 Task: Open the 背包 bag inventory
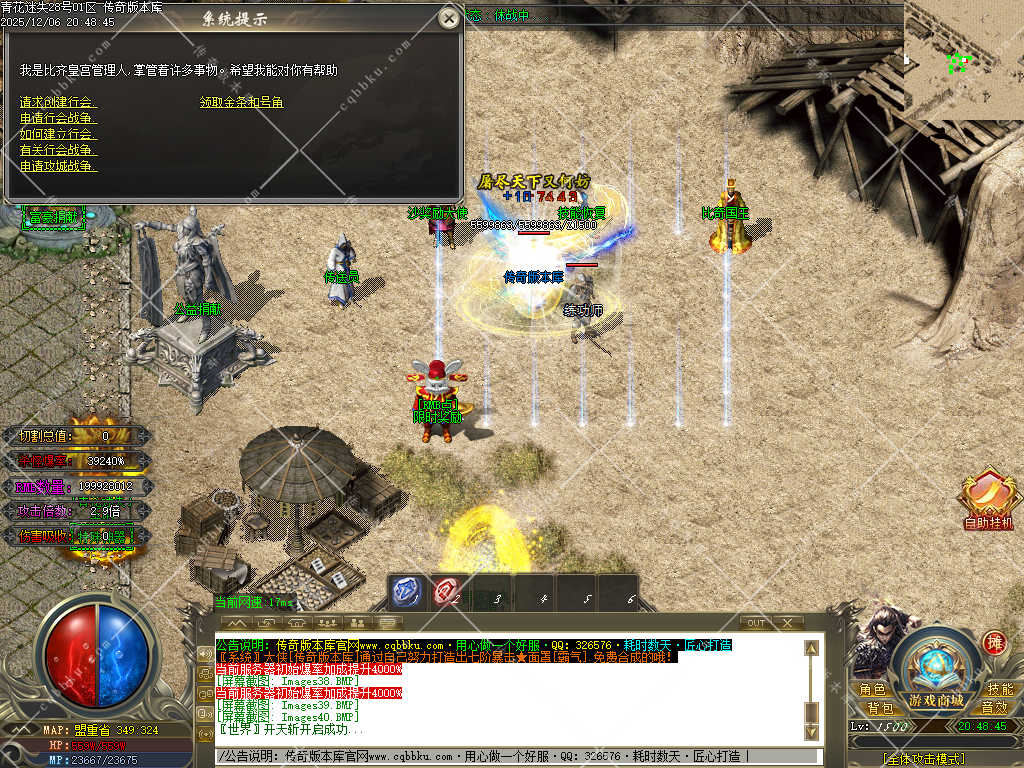[880, 708]
